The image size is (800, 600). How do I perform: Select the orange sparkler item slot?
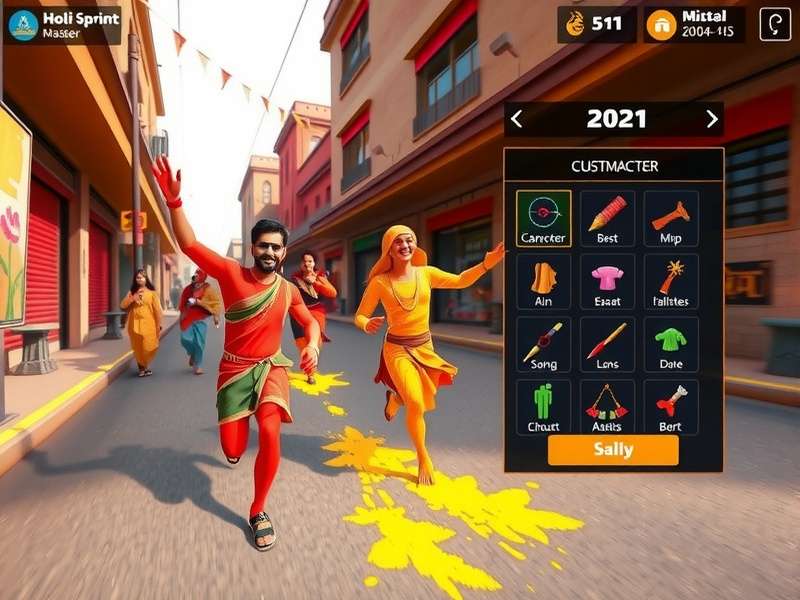[x=671, y=281]
